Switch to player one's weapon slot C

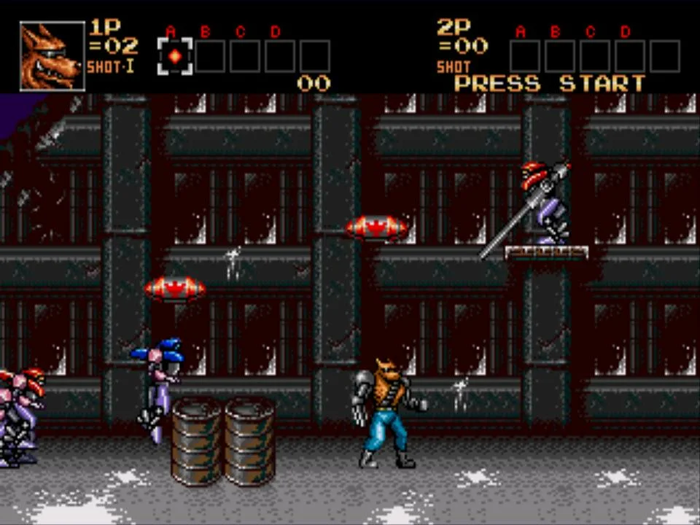tap(245, 56)
